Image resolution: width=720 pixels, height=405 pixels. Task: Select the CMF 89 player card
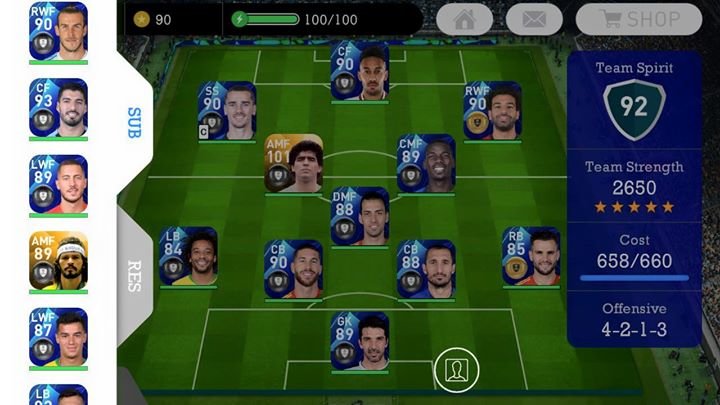point(426,163)
